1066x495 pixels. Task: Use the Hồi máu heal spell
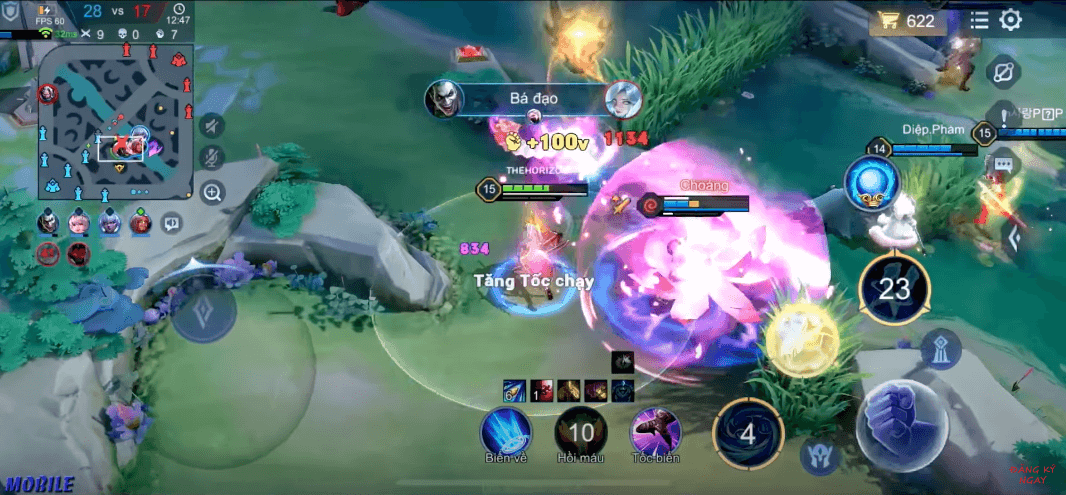(x=581, y=432)
